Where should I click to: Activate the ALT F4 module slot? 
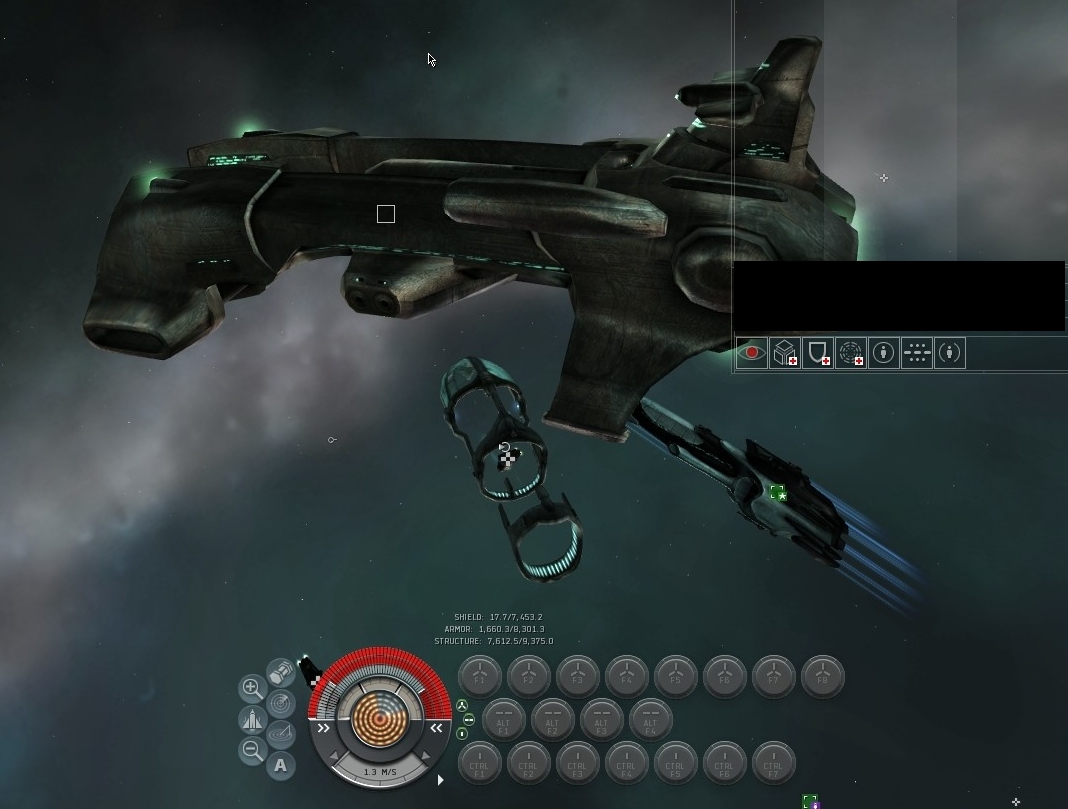[650, 720]
